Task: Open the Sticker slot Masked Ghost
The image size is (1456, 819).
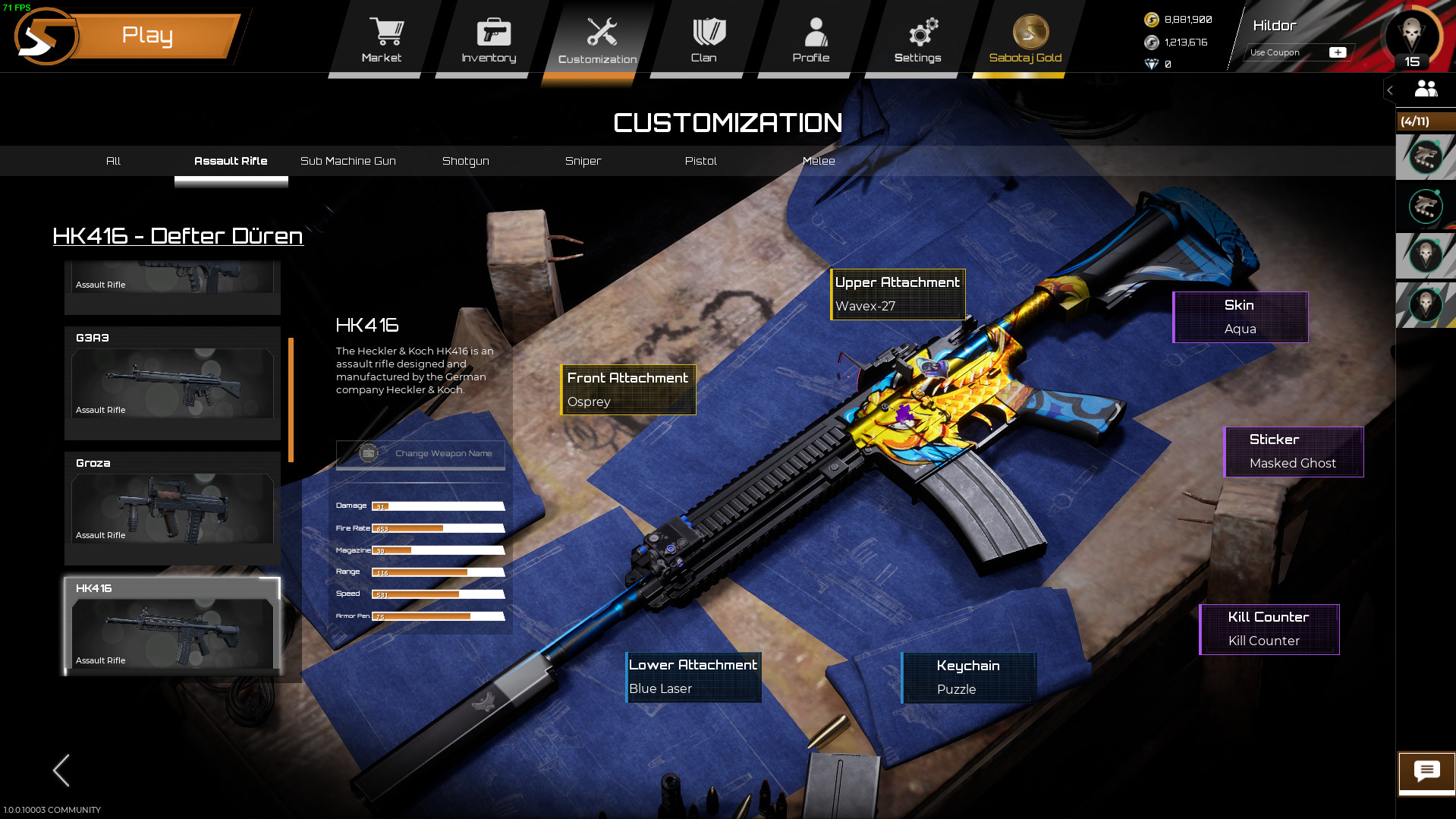Action: [1293, 451]
